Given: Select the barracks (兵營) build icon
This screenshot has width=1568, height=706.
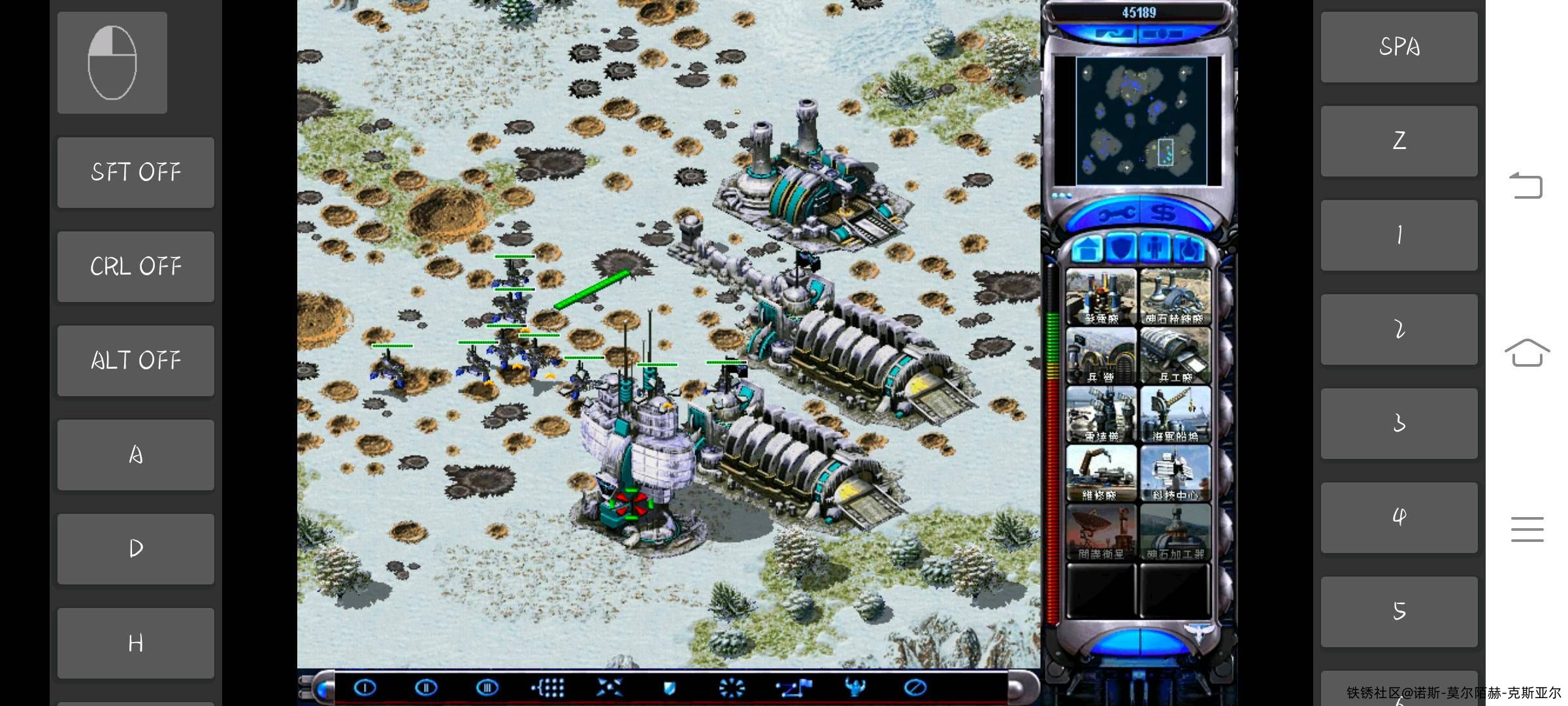Looking at the screenshot, I should pos(1101,356).
